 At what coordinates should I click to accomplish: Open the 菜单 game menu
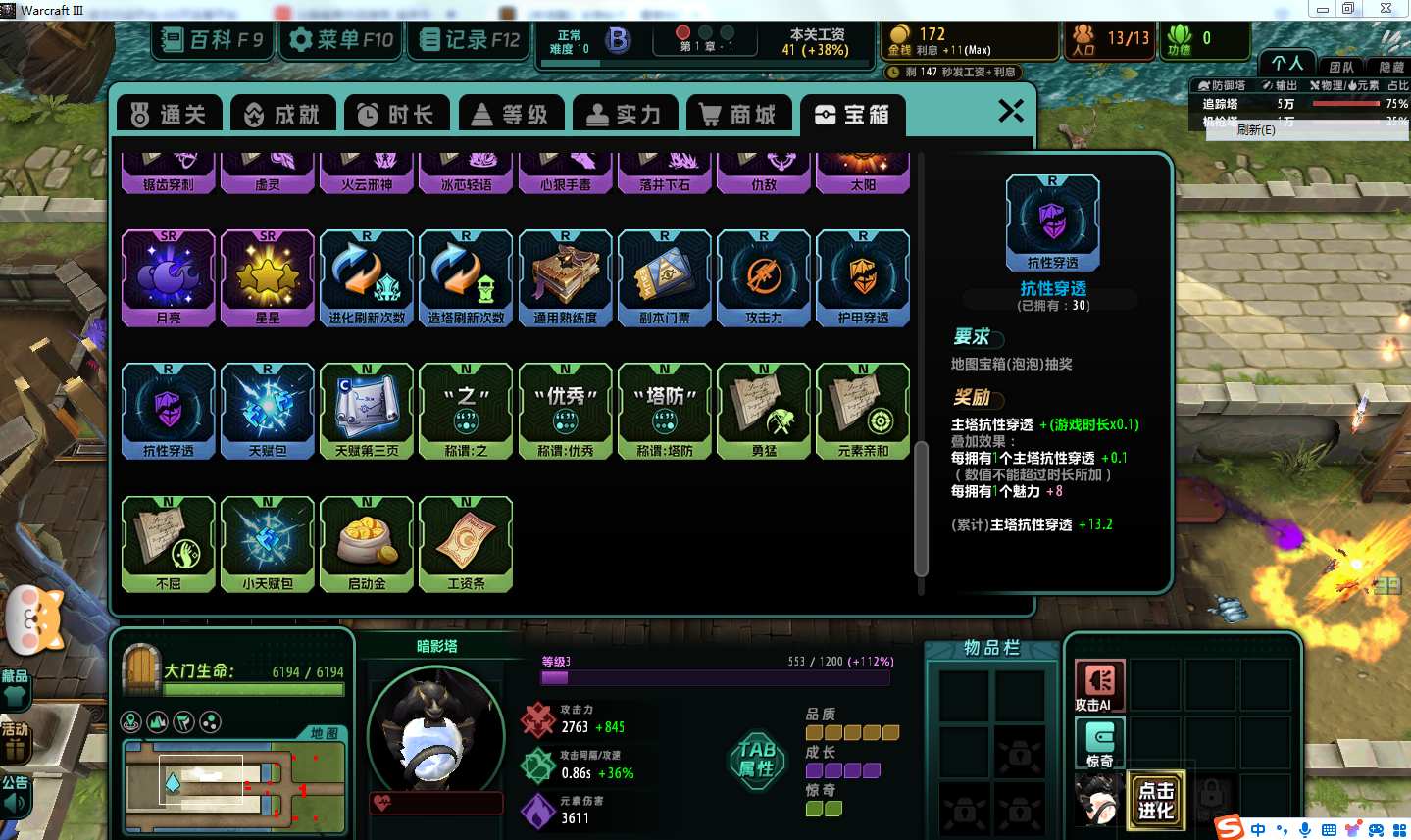tap(341, 40)
